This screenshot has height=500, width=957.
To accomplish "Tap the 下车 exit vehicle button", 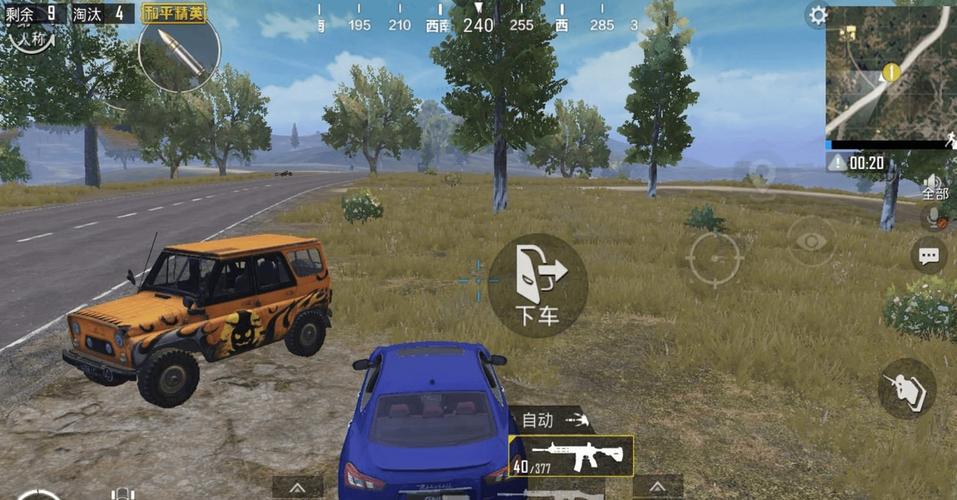I will (537, 285).
